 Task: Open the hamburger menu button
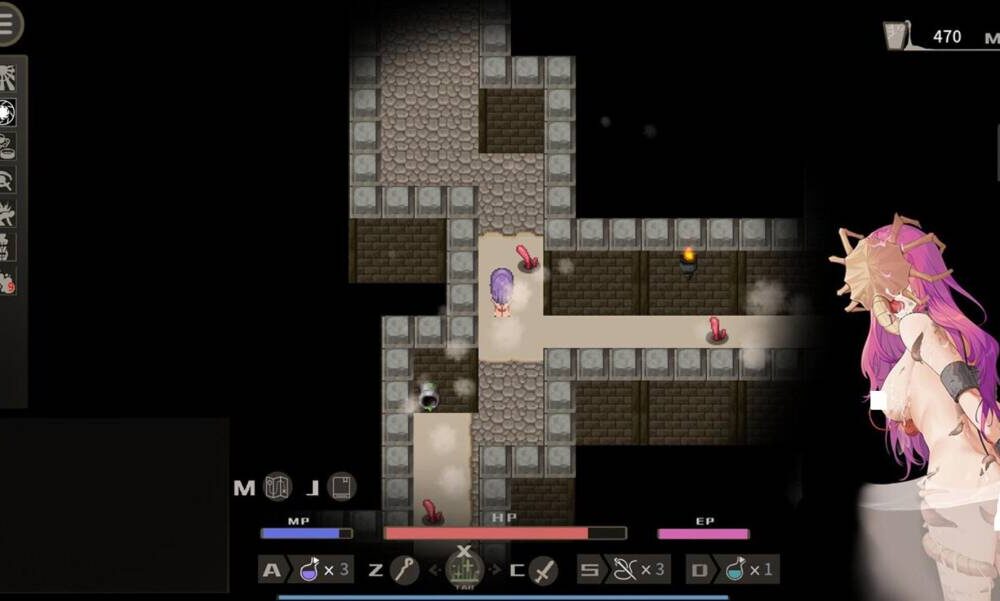8,23
